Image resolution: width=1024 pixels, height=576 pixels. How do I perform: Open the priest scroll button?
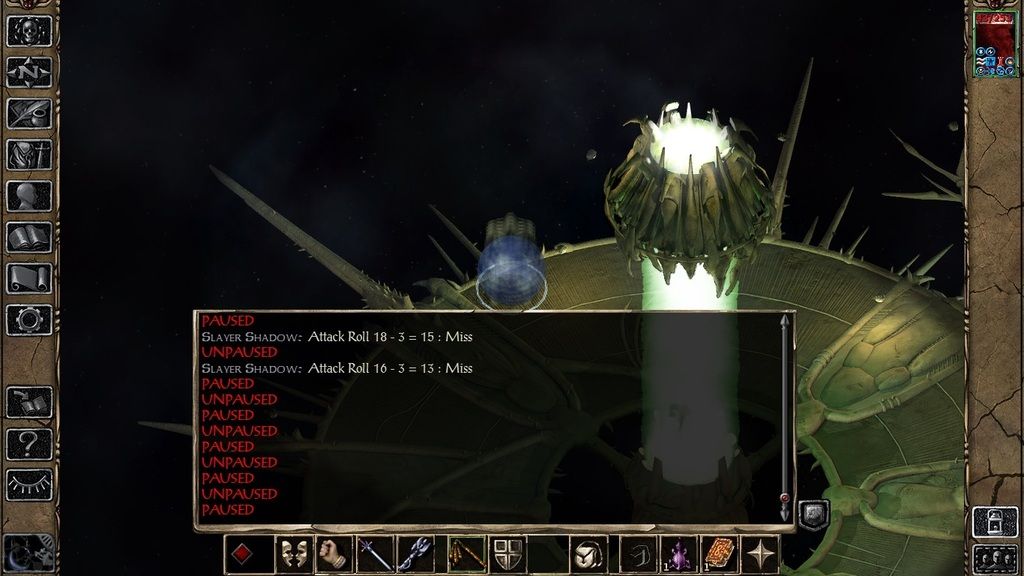(29, 279)
